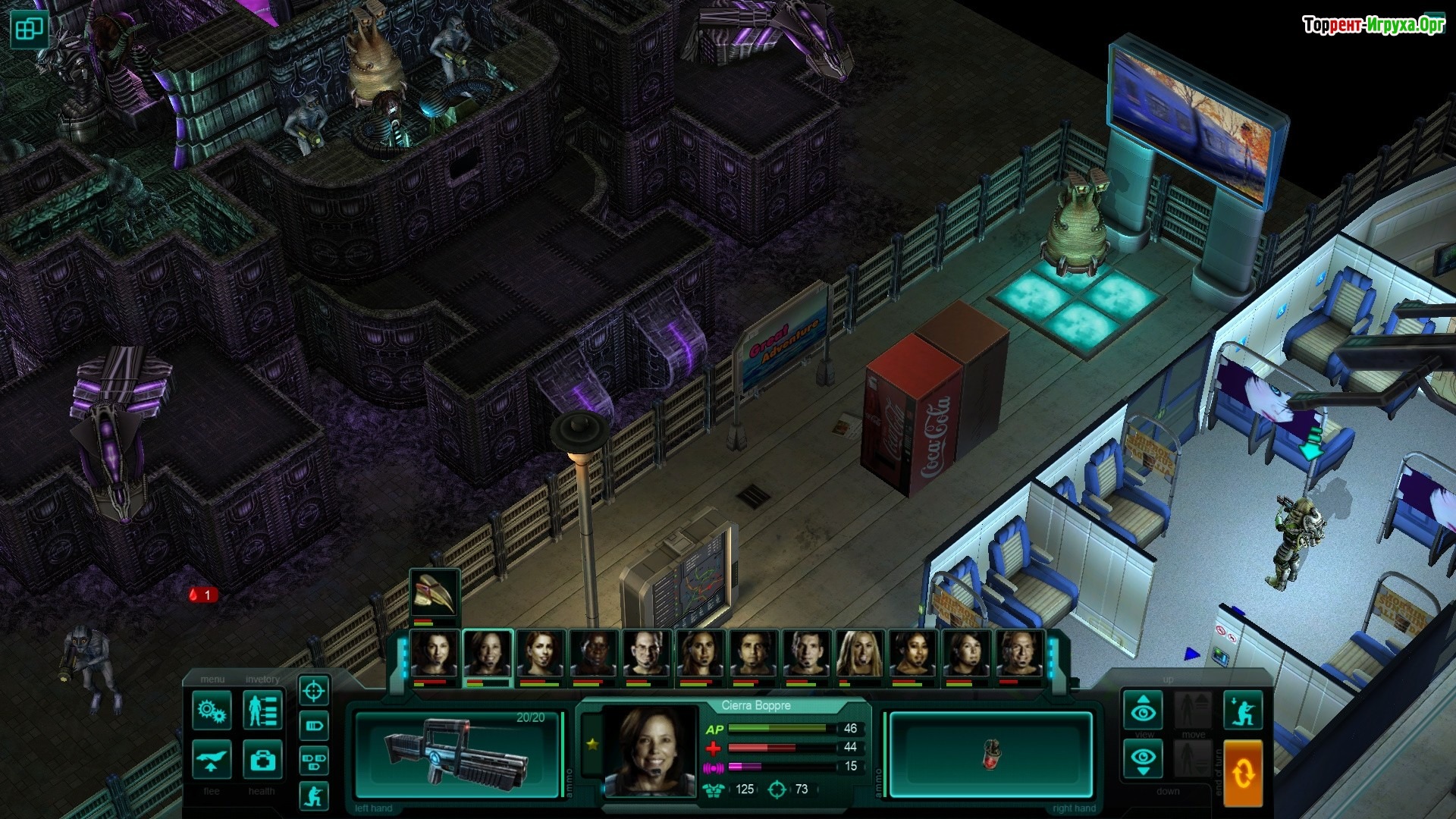Open the menu with the gears icon
The width and height of the screenshot is (1456, 819).
(x=212, y=711)
